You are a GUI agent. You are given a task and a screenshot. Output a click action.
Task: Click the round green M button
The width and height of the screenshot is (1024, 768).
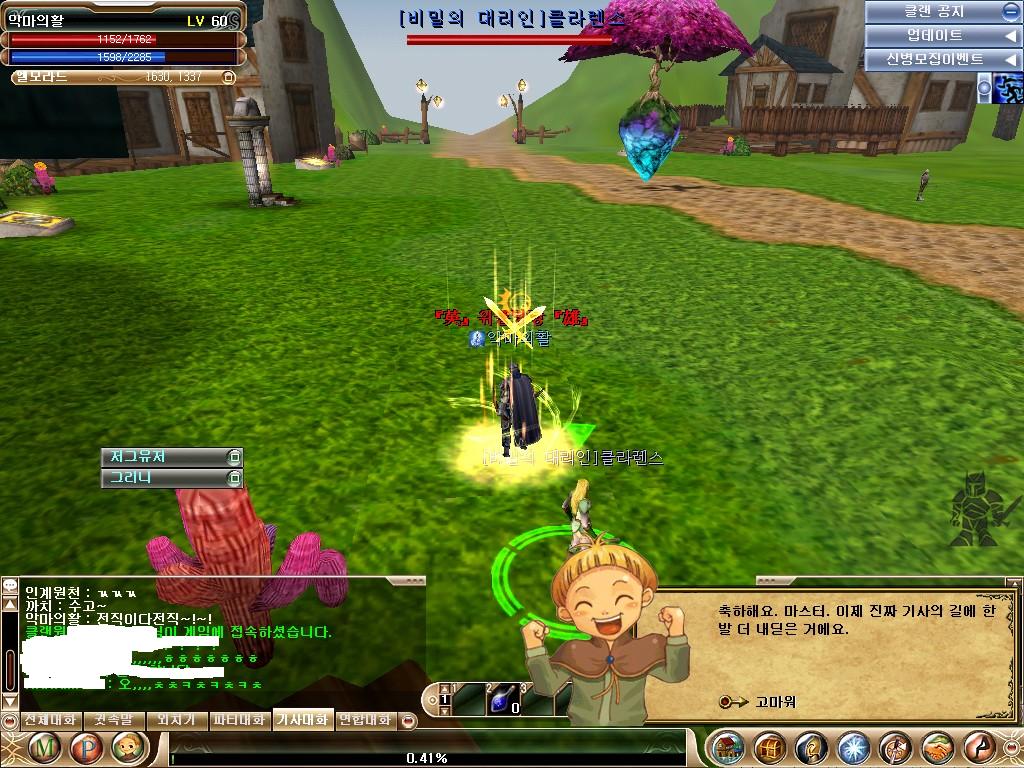coord(45,747)
